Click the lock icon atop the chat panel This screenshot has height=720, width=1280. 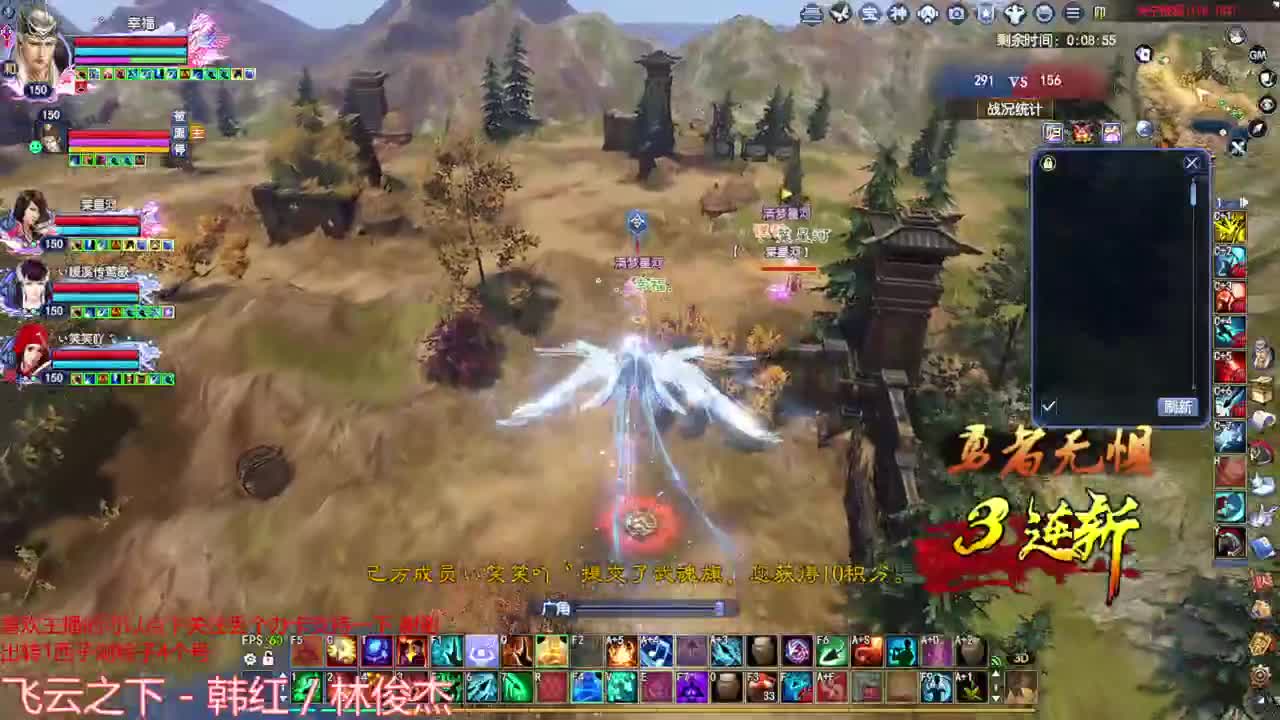point(1047,163)
